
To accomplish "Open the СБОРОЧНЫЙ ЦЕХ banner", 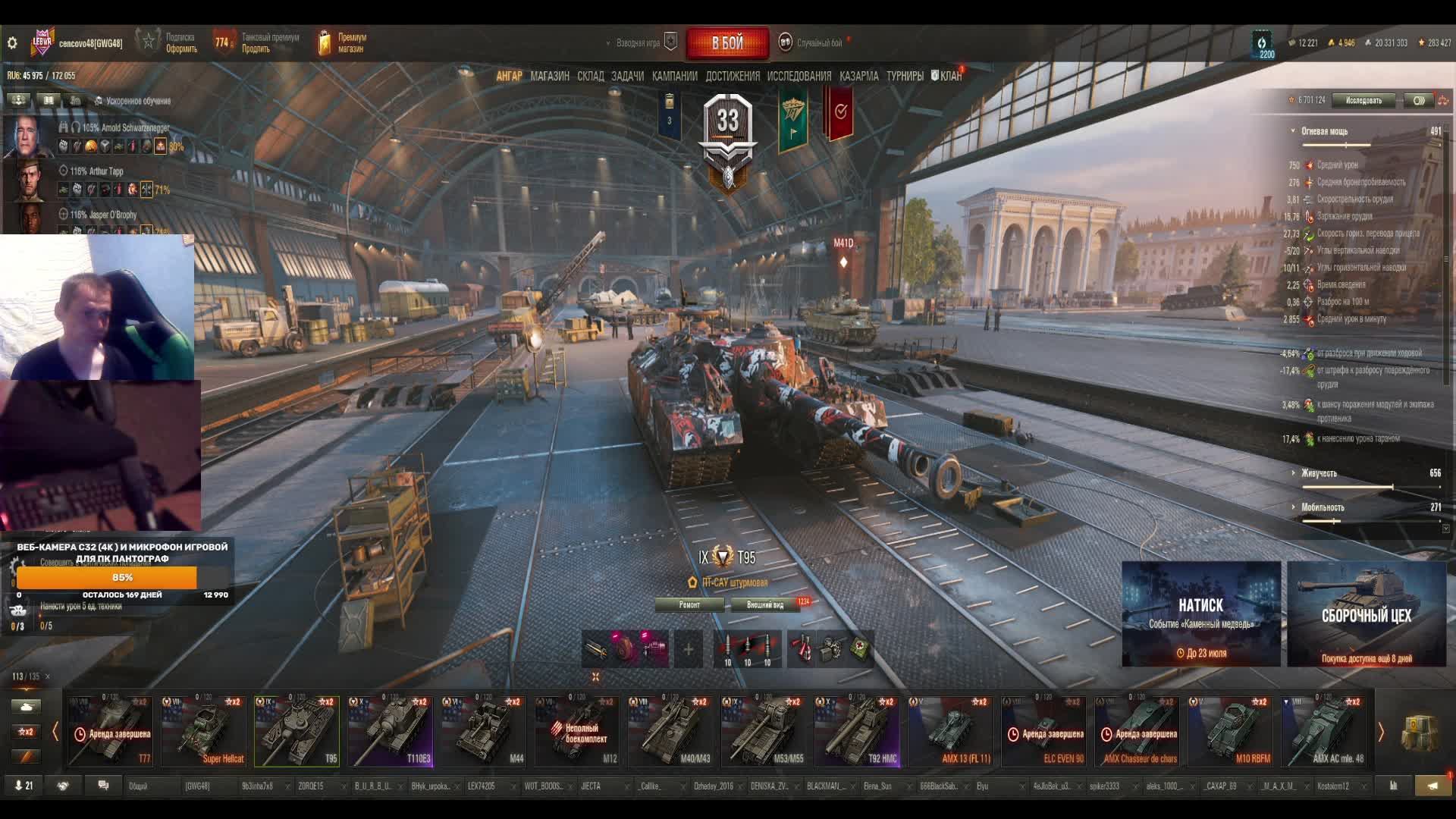I will tap(1367, 613).
